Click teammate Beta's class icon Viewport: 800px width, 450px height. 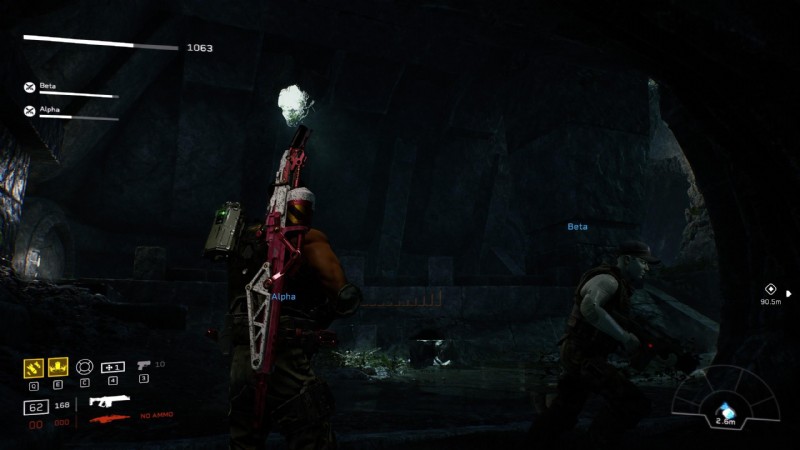pyautogui.click(x=30, y=88)
